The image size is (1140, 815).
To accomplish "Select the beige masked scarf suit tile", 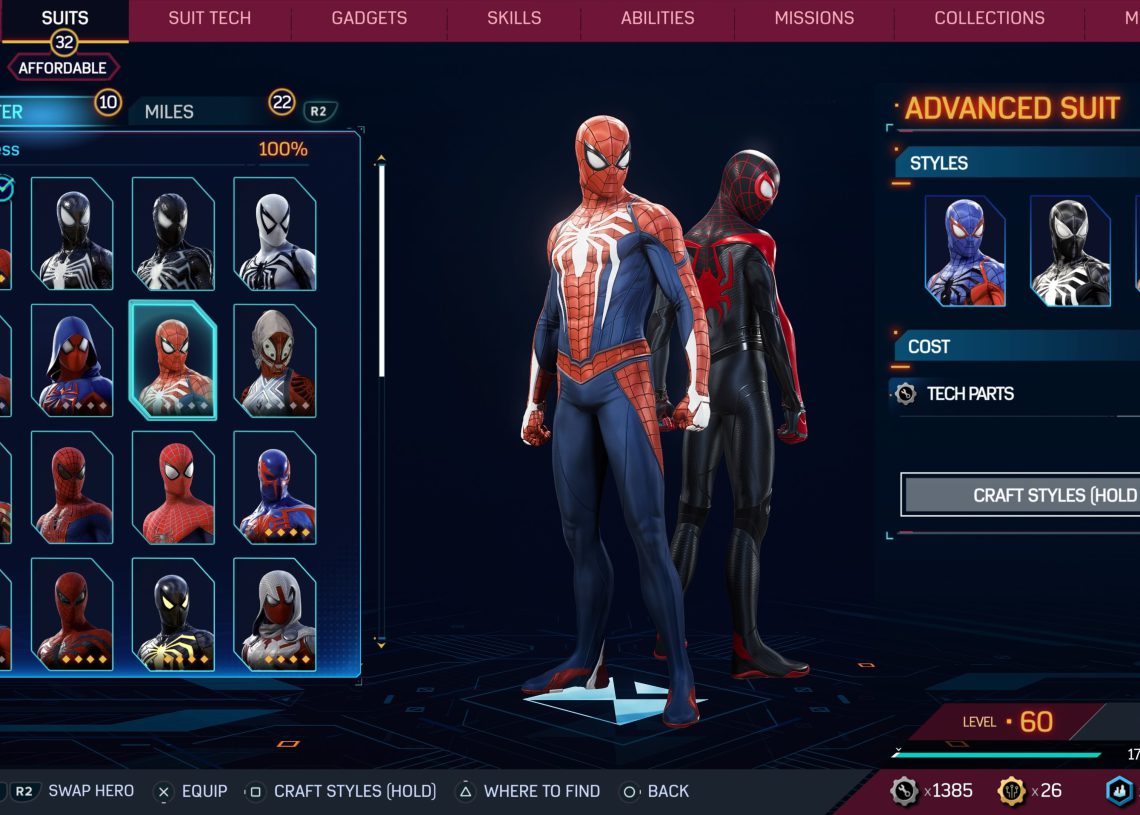I will pyautogui.click(x=274, y=360).
